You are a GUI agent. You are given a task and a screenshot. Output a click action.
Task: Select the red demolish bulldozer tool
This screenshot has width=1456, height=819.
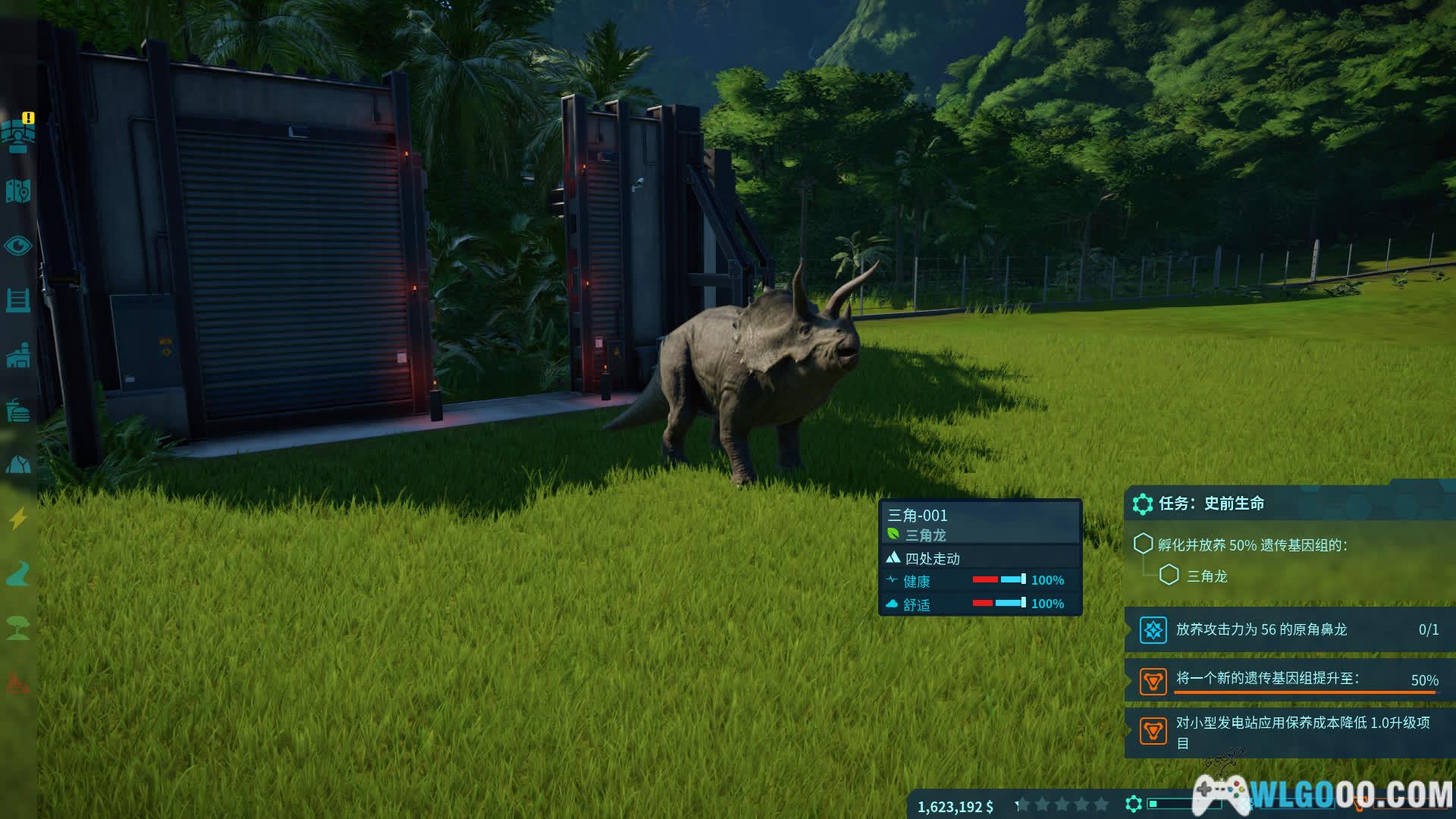click(18, 683)
